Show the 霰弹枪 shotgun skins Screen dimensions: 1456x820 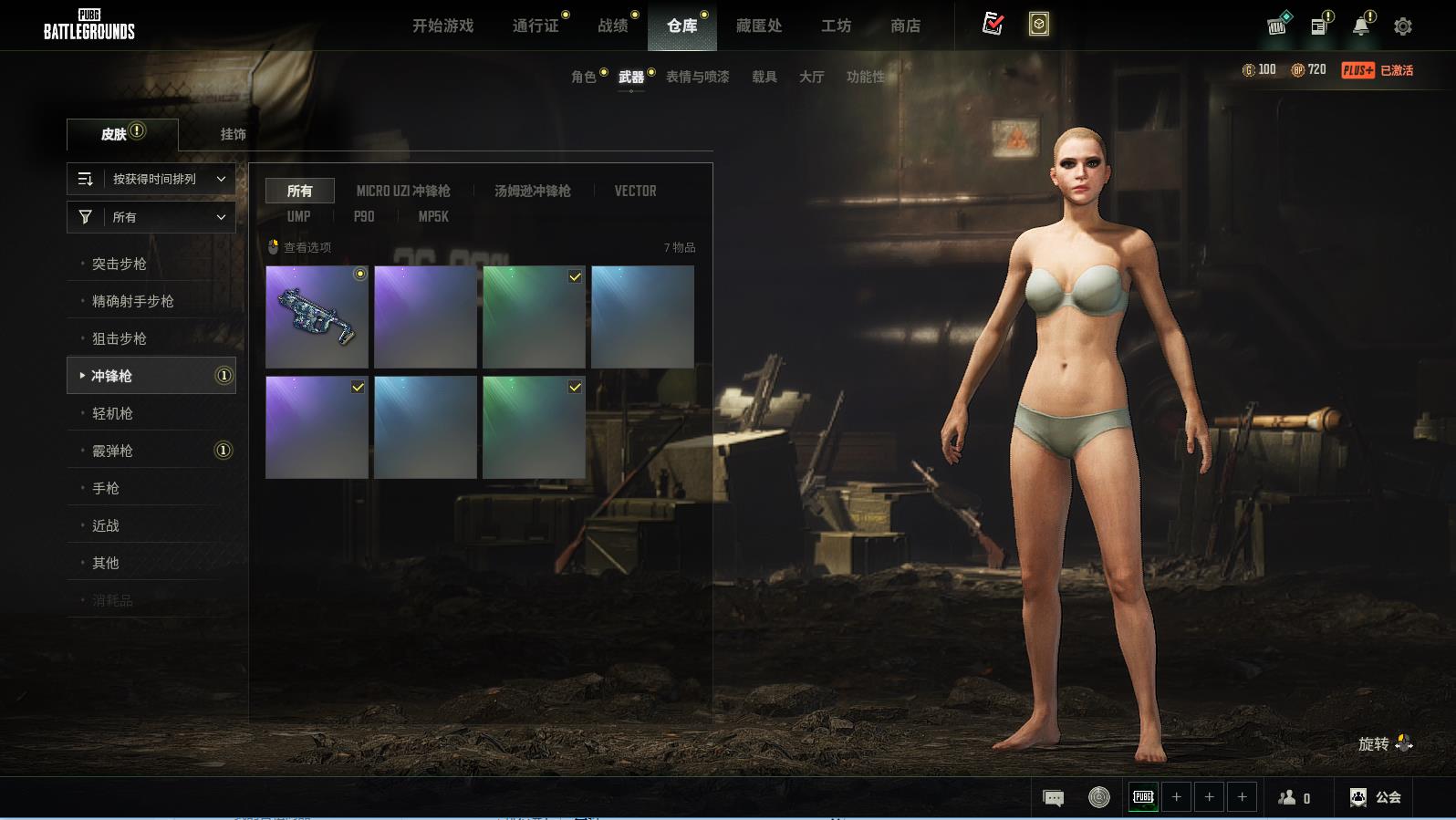[x=113, y=451]
